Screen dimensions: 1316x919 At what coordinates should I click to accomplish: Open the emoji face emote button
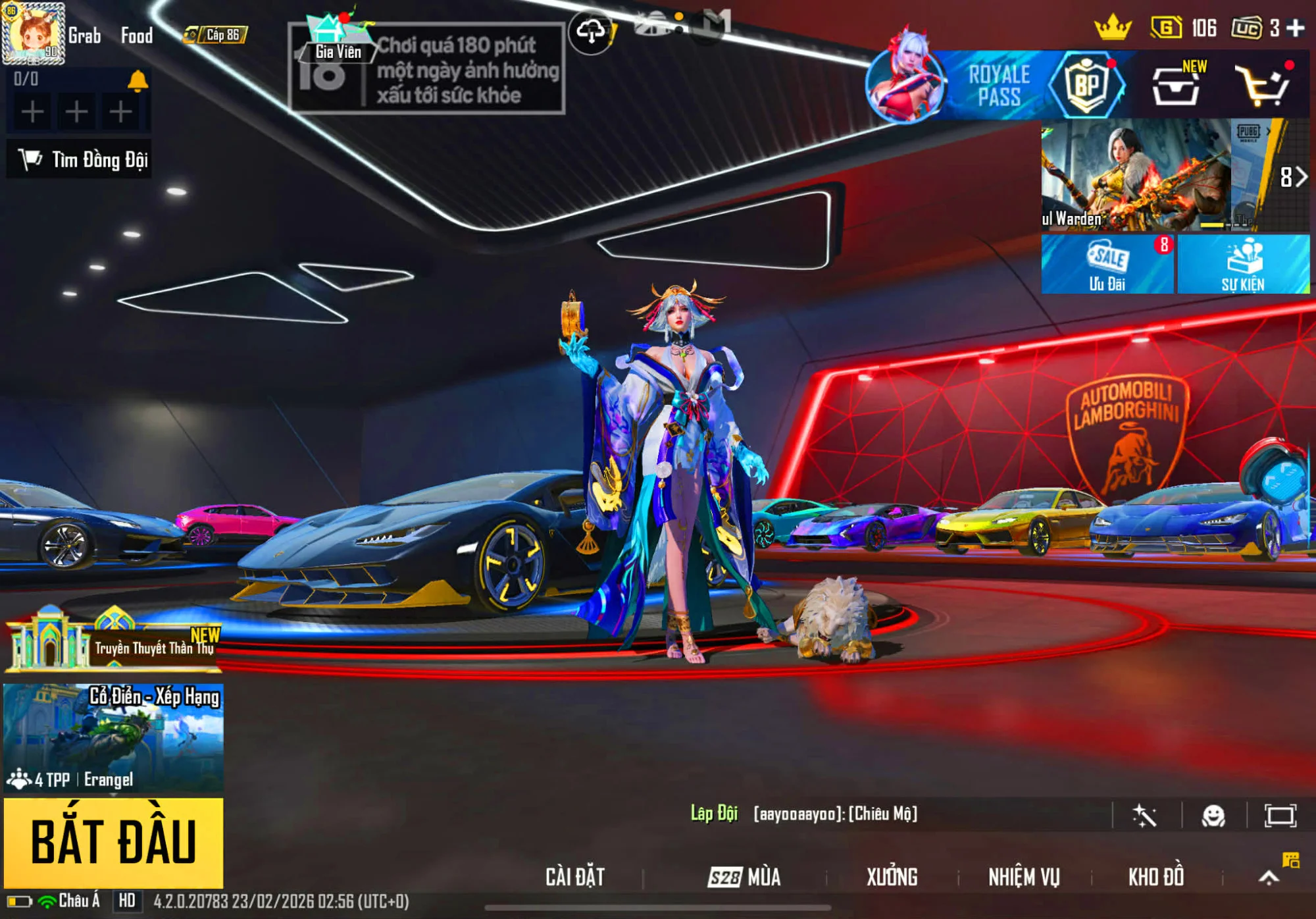pos(1213,816)
